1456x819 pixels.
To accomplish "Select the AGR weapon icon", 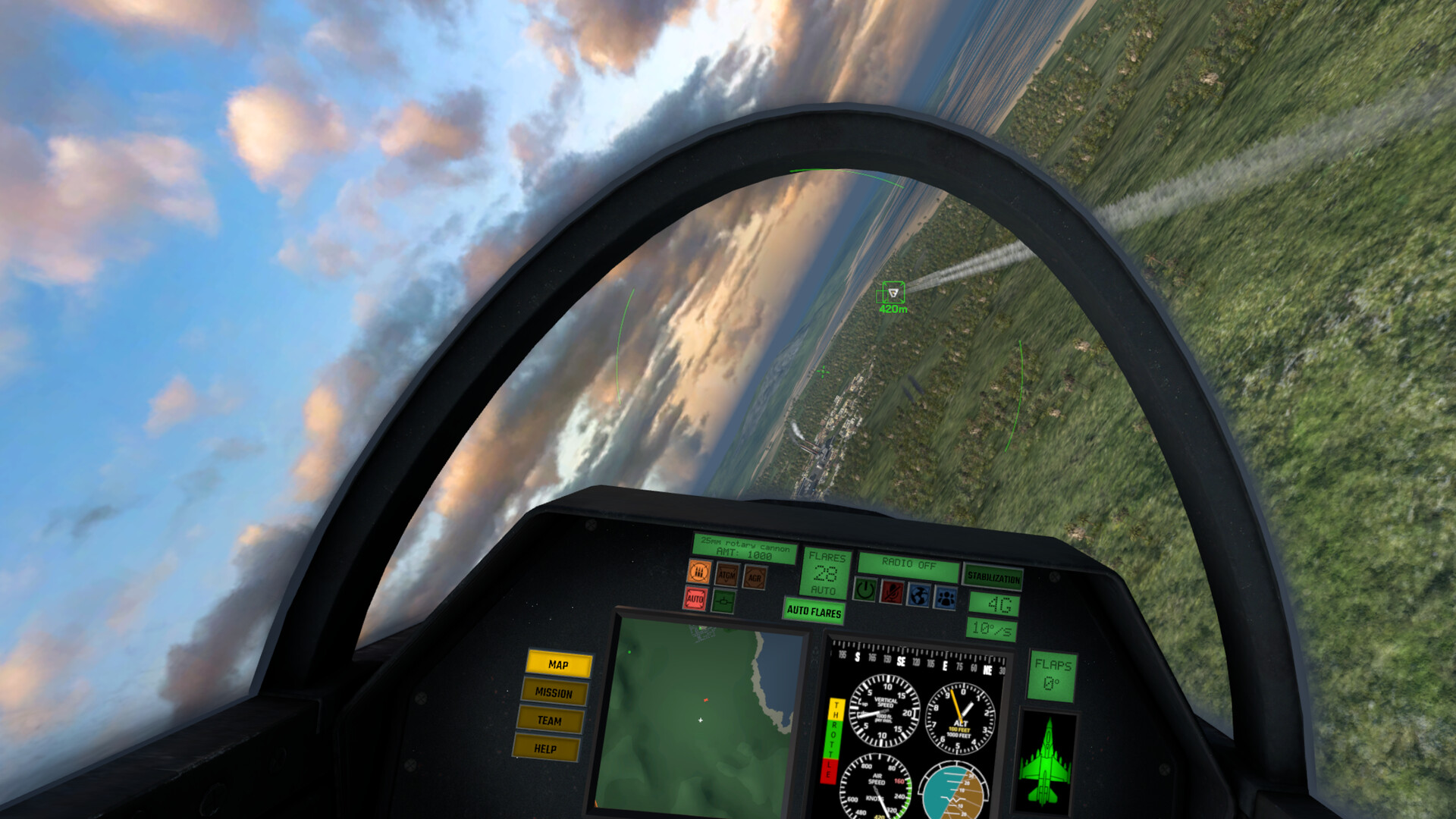I will (x=755, y=578).
